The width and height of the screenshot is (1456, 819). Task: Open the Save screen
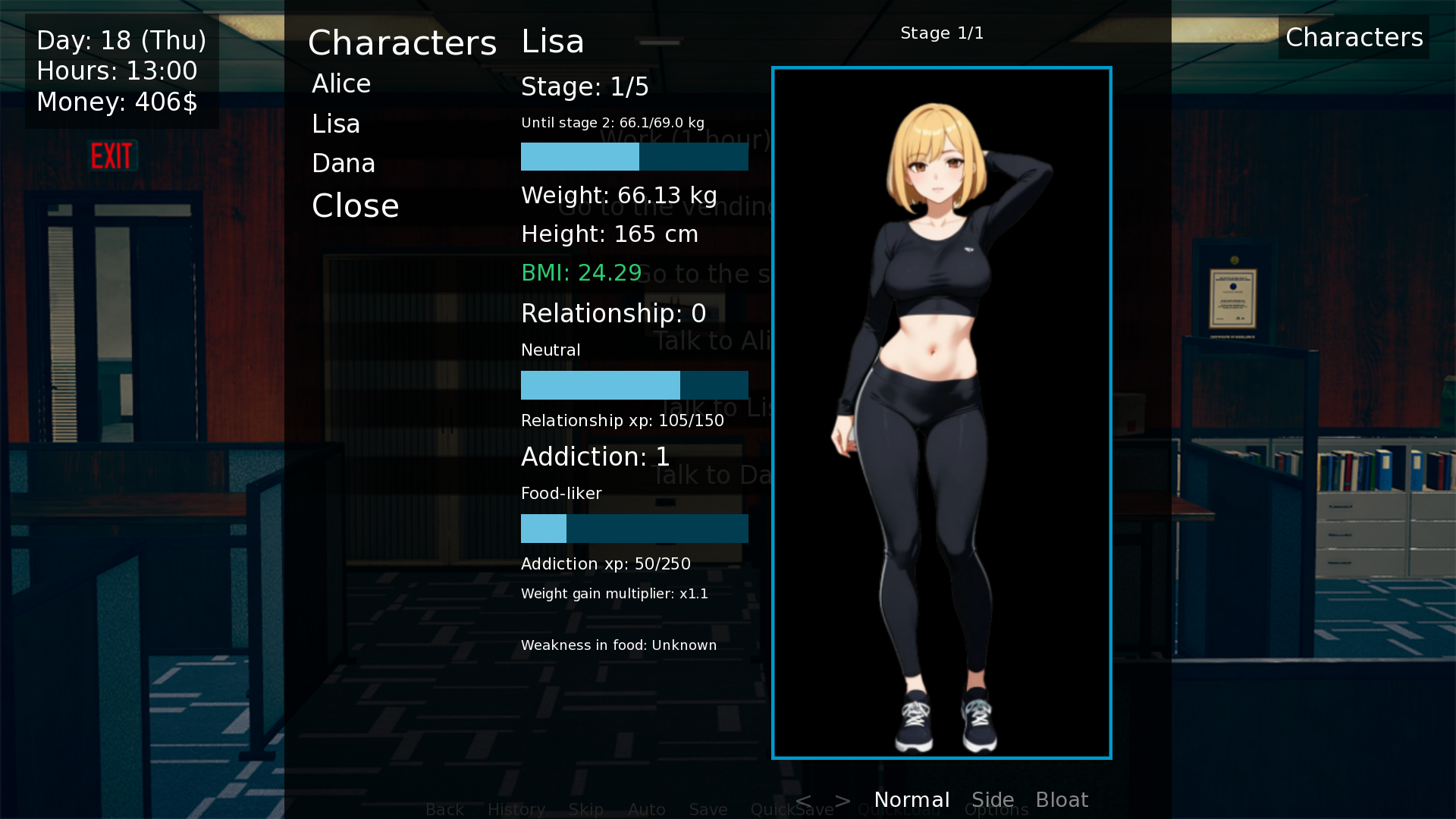pyautogui.click(x=708, y=810)
